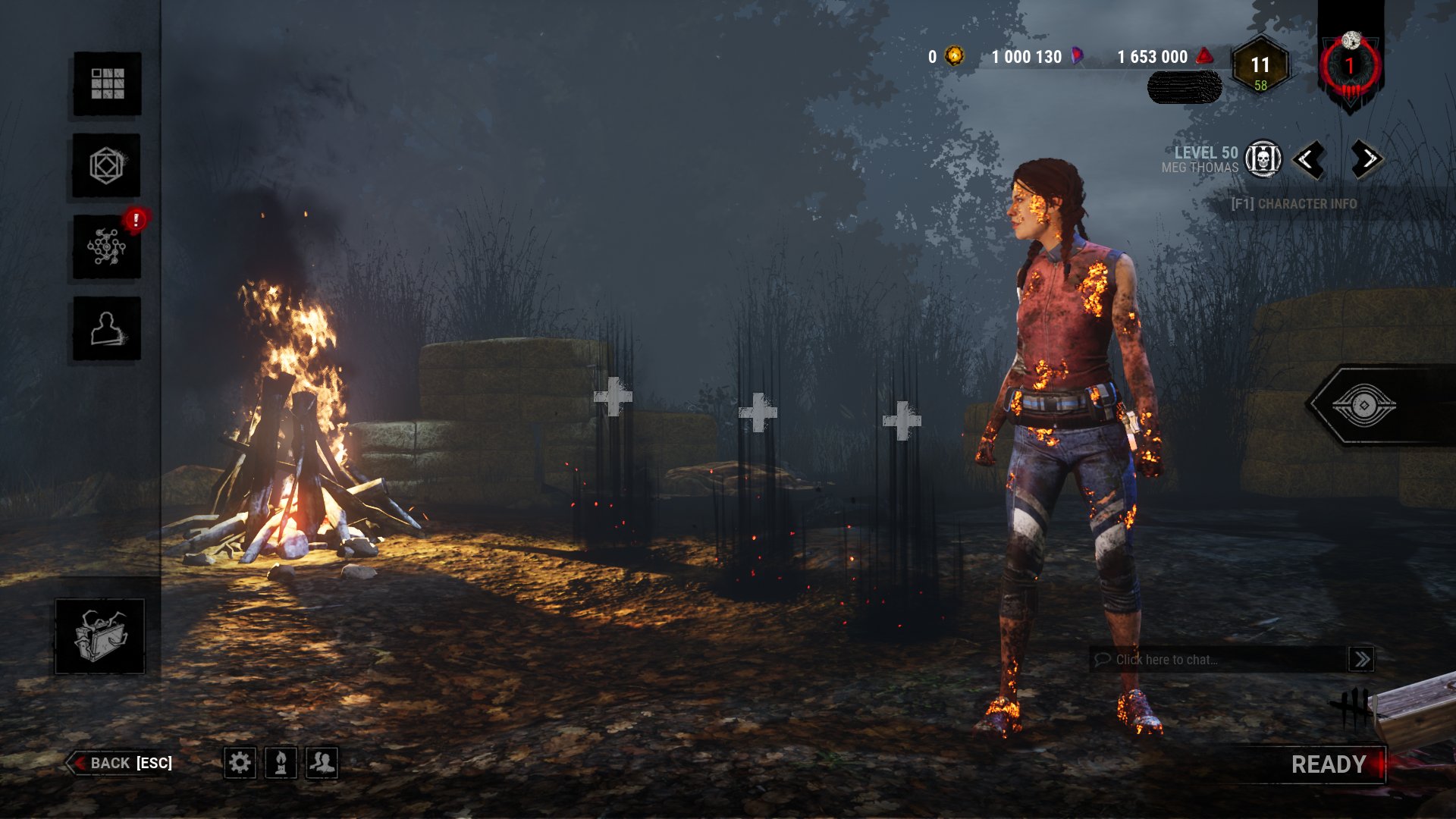The image size is (1456, 819).
Task: Go back using BACK [ESC]
Action: (x=121, y=763)
